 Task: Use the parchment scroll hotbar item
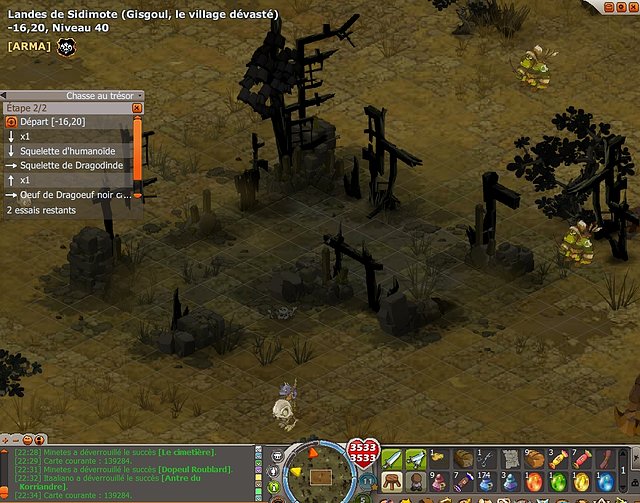point(510,459)
